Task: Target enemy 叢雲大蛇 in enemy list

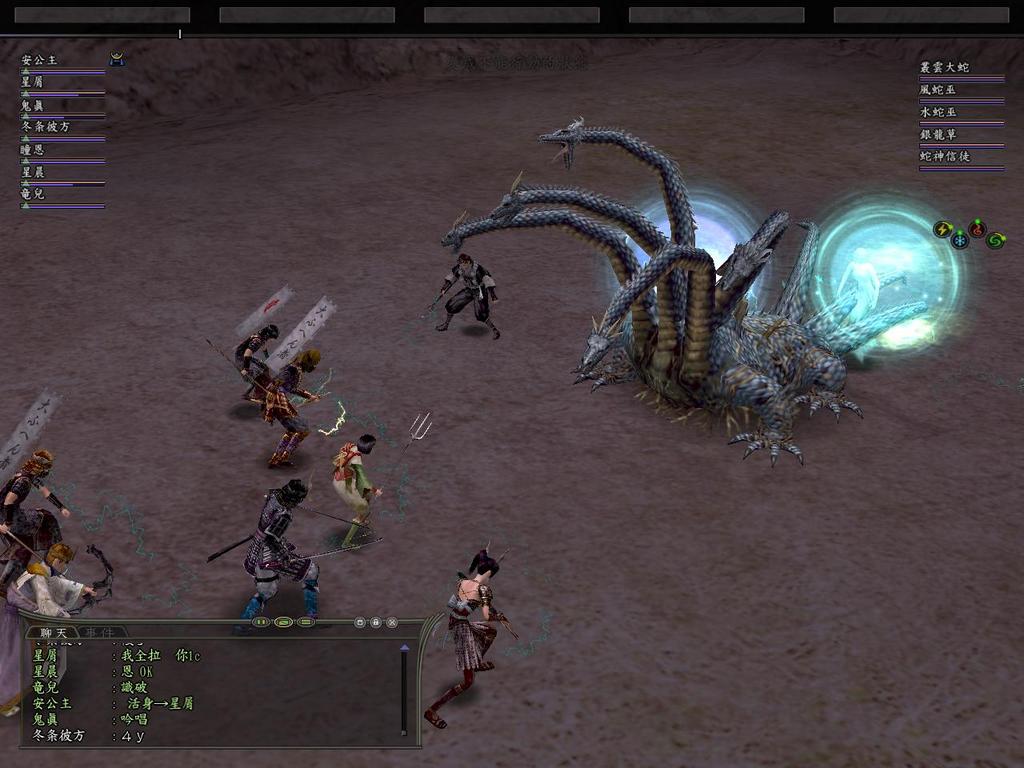Action: tap(945, 67)
